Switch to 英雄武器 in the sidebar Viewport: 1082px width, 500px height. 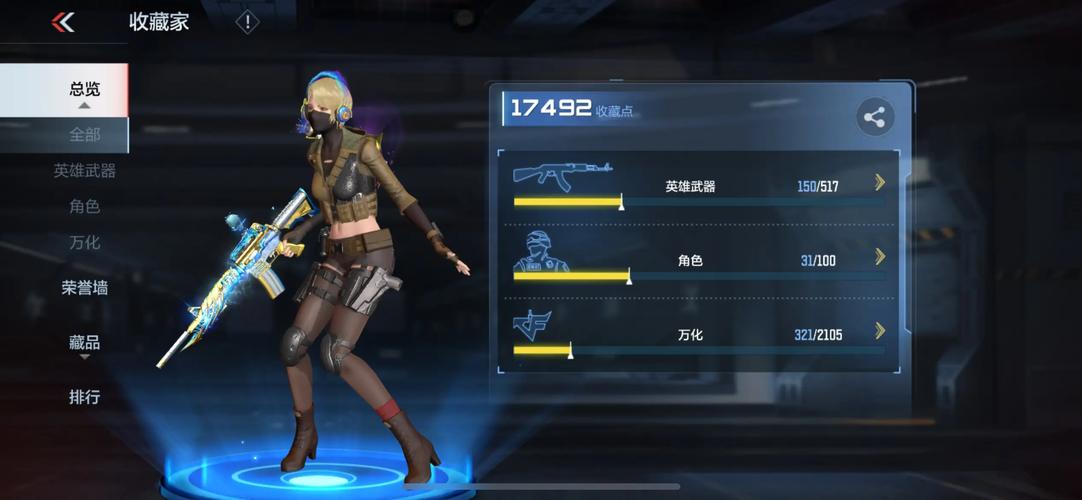tap(84, 171)
